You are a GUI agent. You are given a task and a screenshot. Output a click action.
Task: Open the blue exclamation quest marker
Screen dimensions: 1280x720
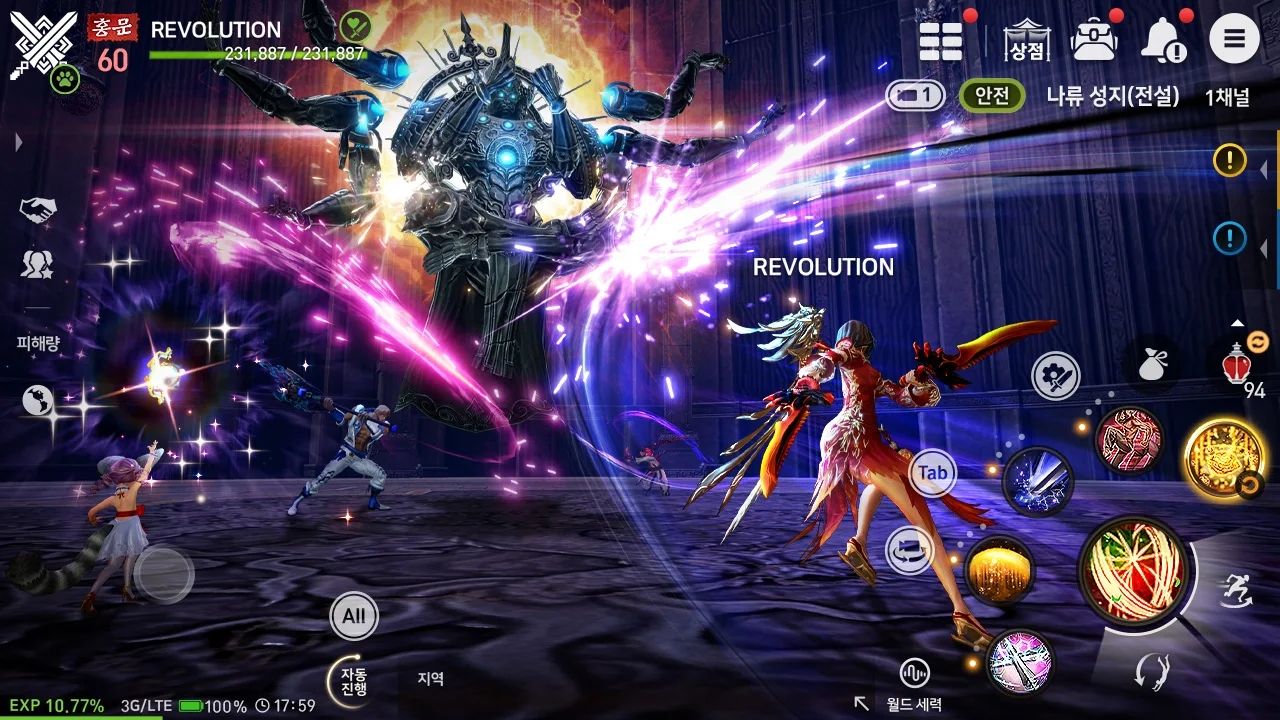(1229, 238)
